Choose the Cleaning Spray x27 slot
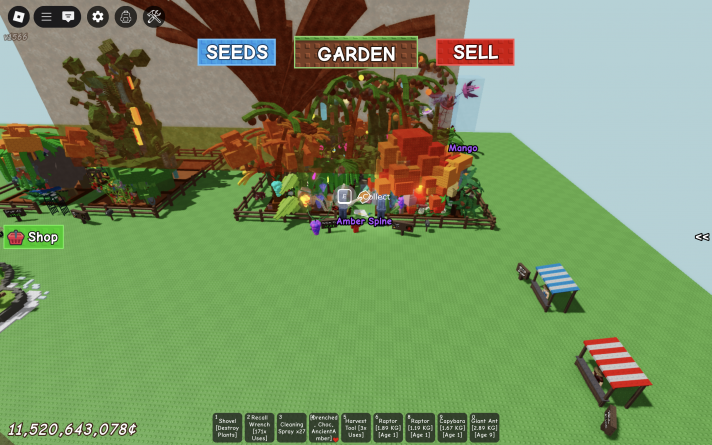The width and height of the screenshot is (712, 445). pos(292,428)
